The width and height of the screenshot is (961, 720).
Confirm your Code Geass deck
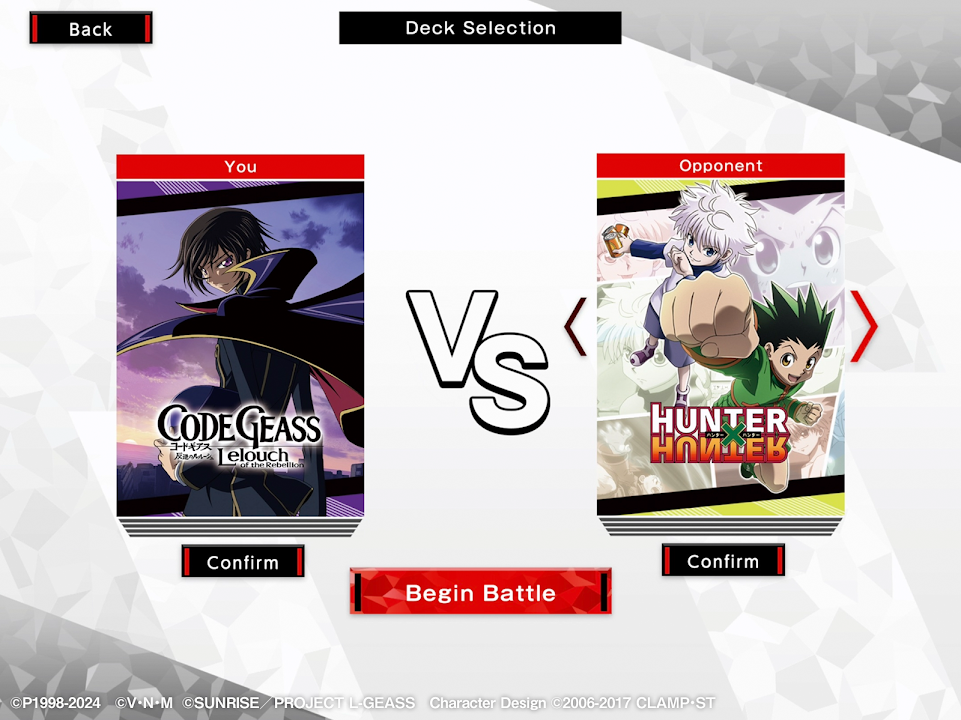(x=242, y=562)
